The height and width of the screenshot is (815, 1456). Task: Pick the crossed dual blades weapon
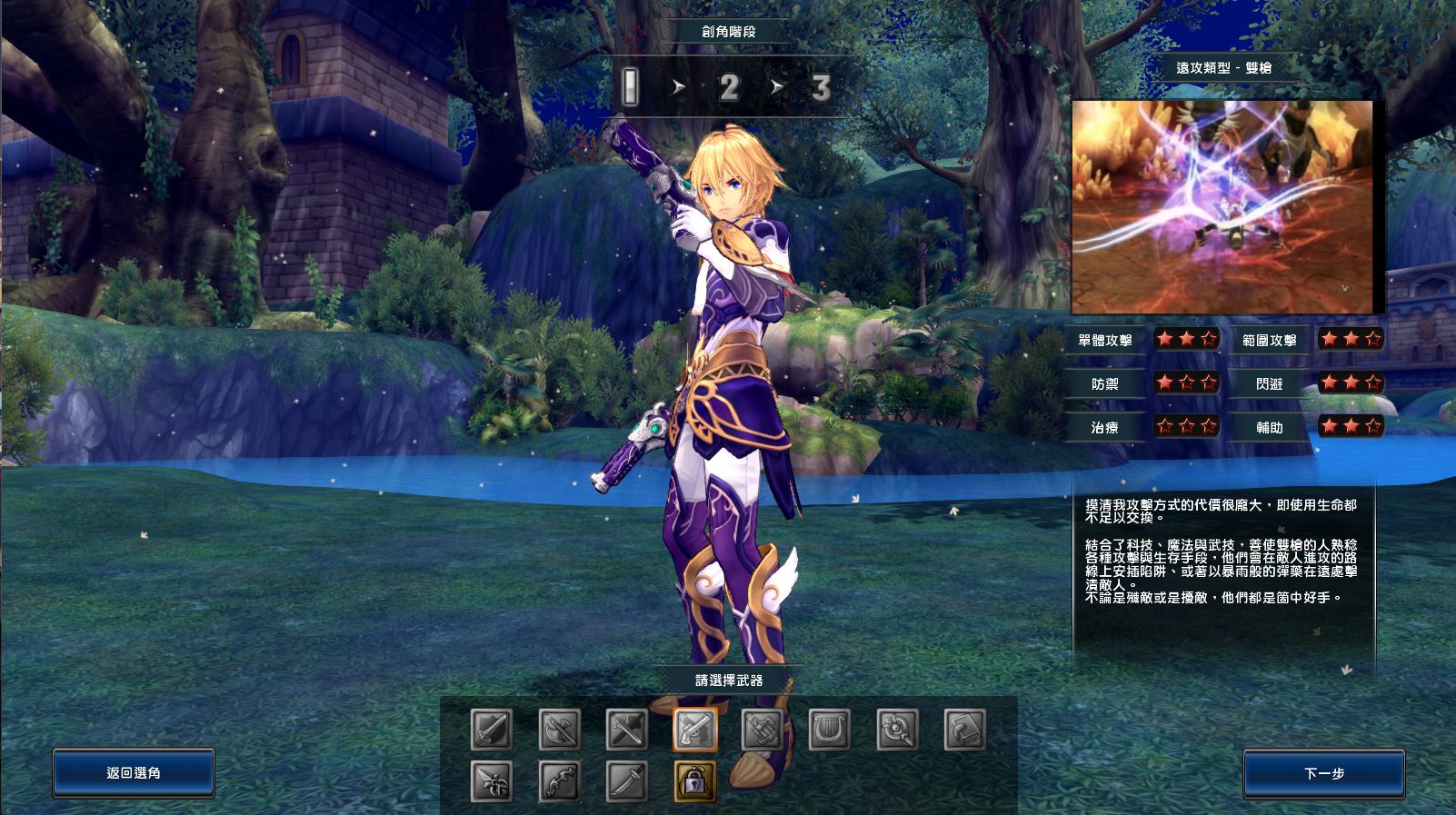[x=627, y=730]
